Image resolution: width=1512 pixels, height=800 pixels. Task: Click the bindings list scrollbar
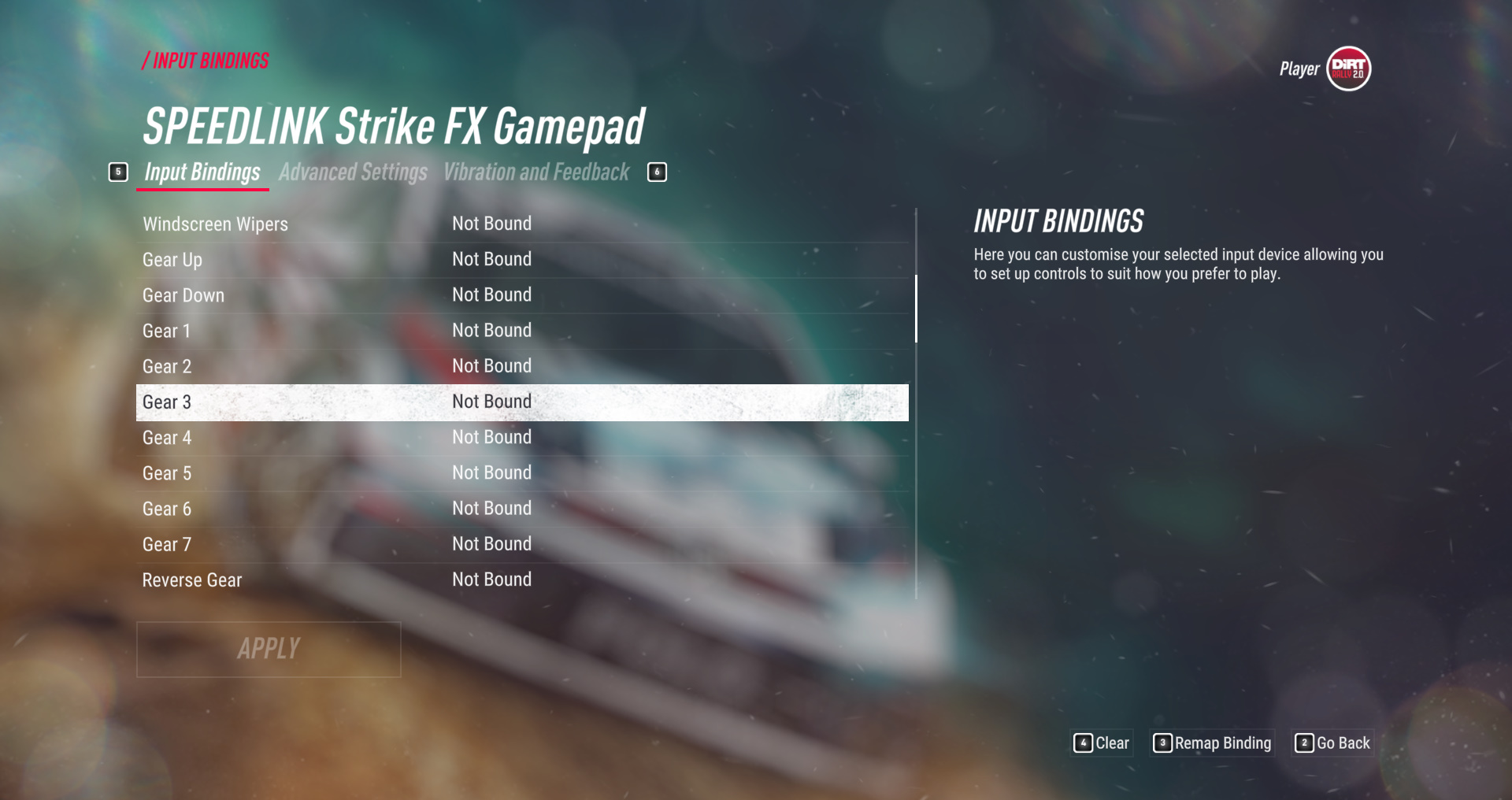pos(916,309)
